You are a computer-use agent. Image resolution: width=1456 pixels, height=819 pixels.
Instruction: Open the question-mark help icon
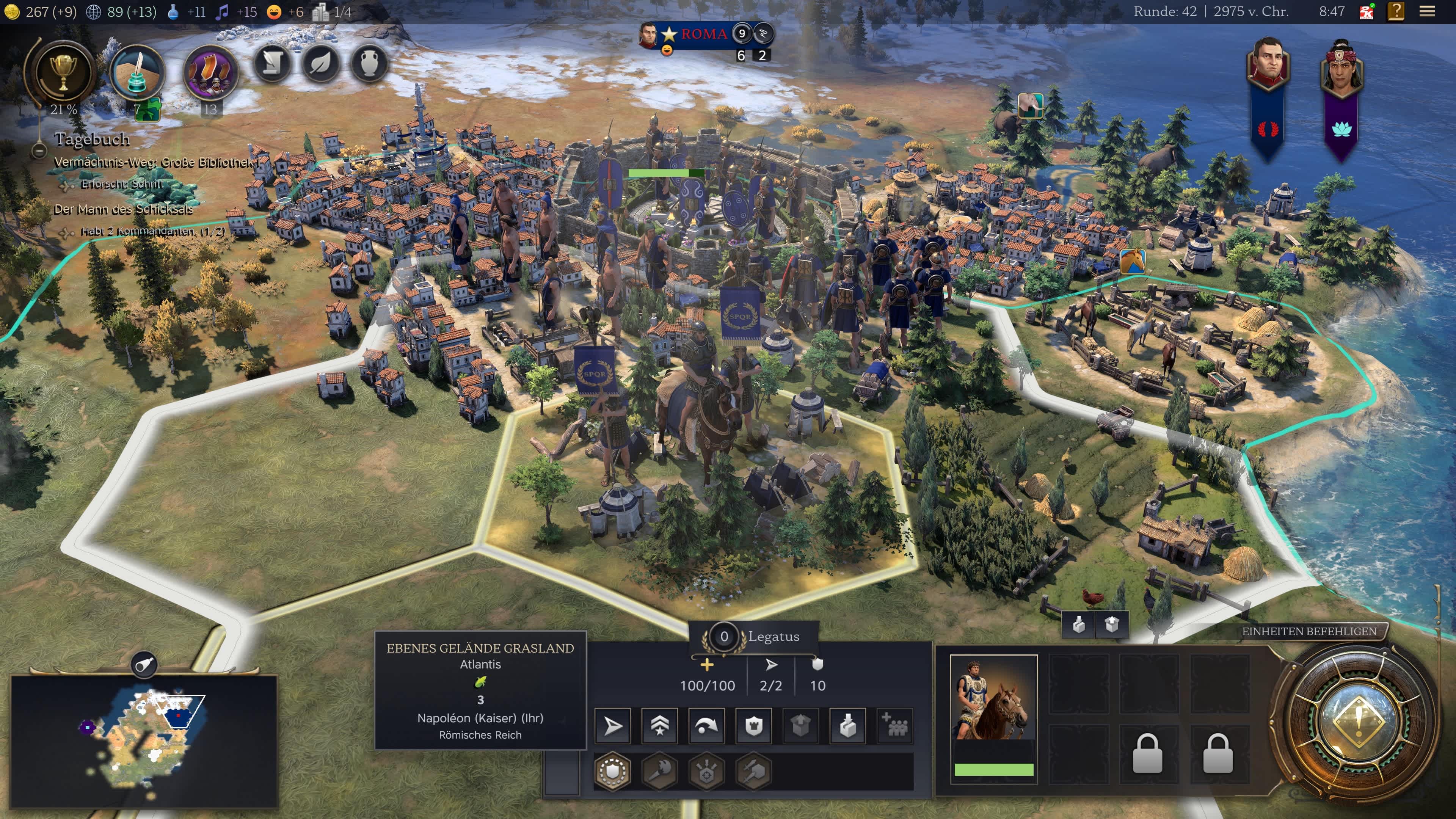pos(1396,12)
